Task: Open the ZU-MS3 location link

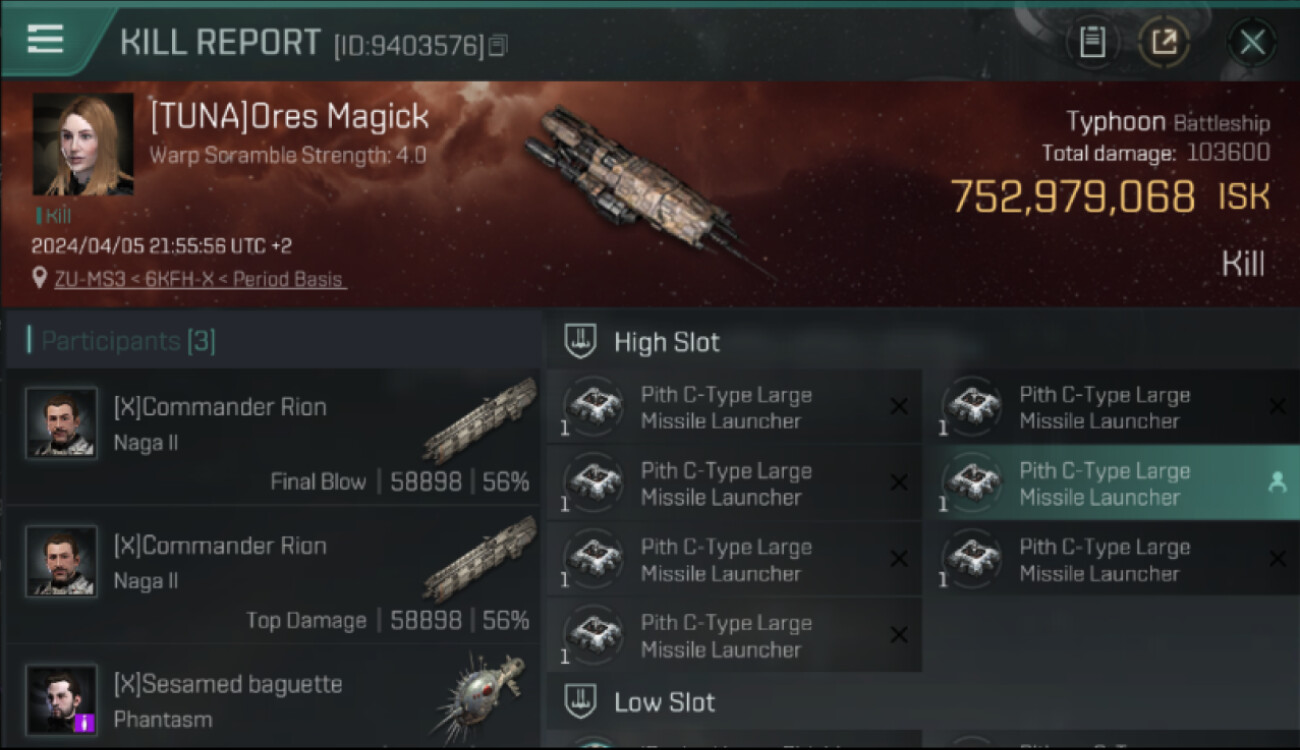Action: tap(200, 280)
